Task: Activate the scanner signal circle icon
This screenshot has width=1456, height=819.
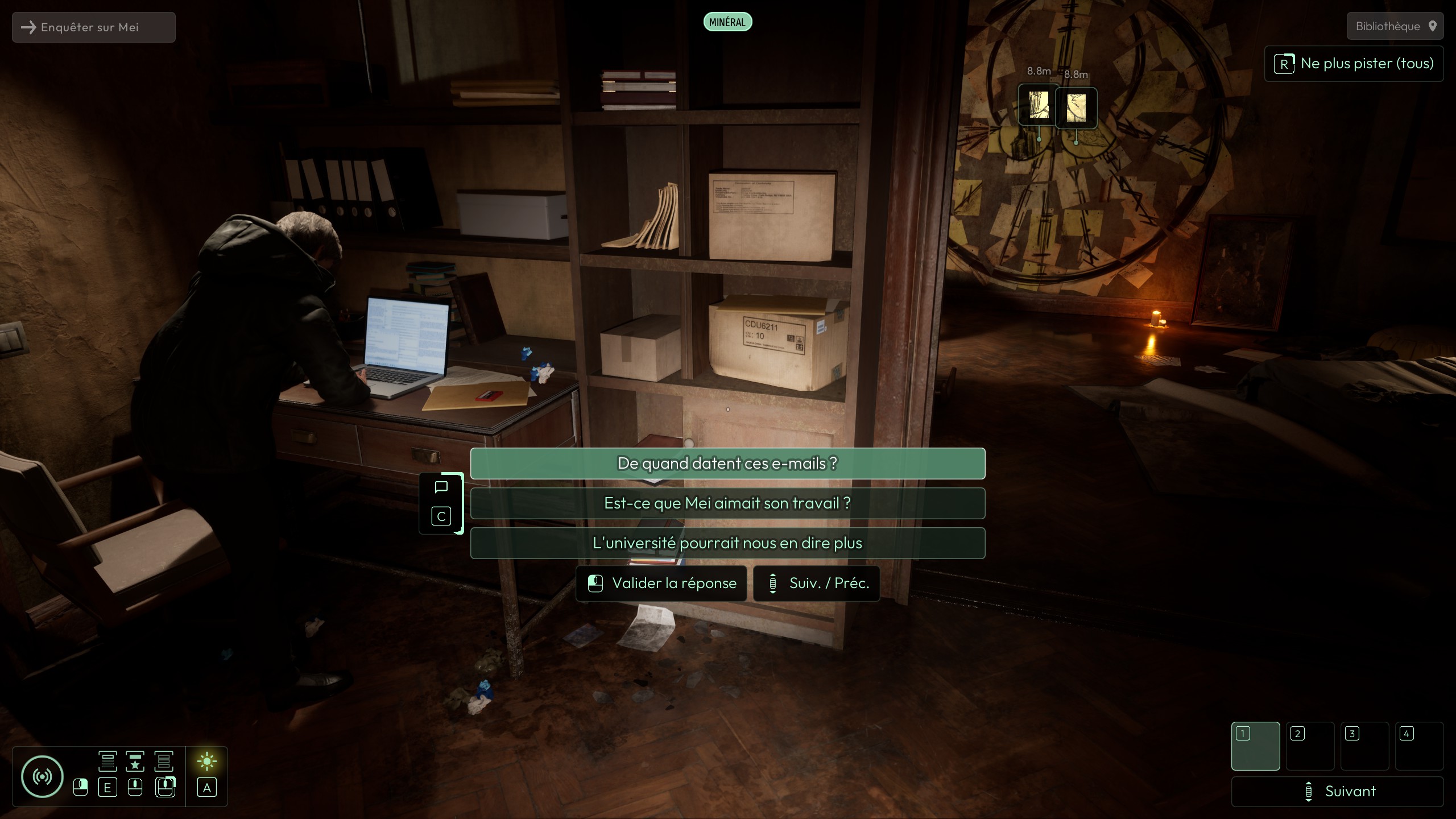Action: coord(42,776)
